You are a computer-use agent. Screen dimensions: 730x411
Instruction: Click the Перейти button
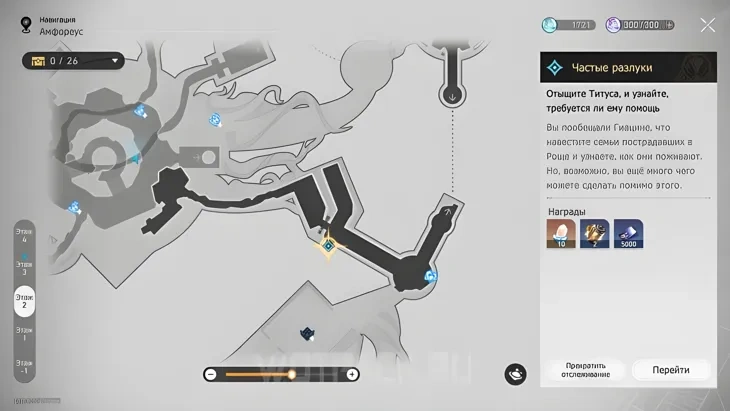[x=670, y=370]
